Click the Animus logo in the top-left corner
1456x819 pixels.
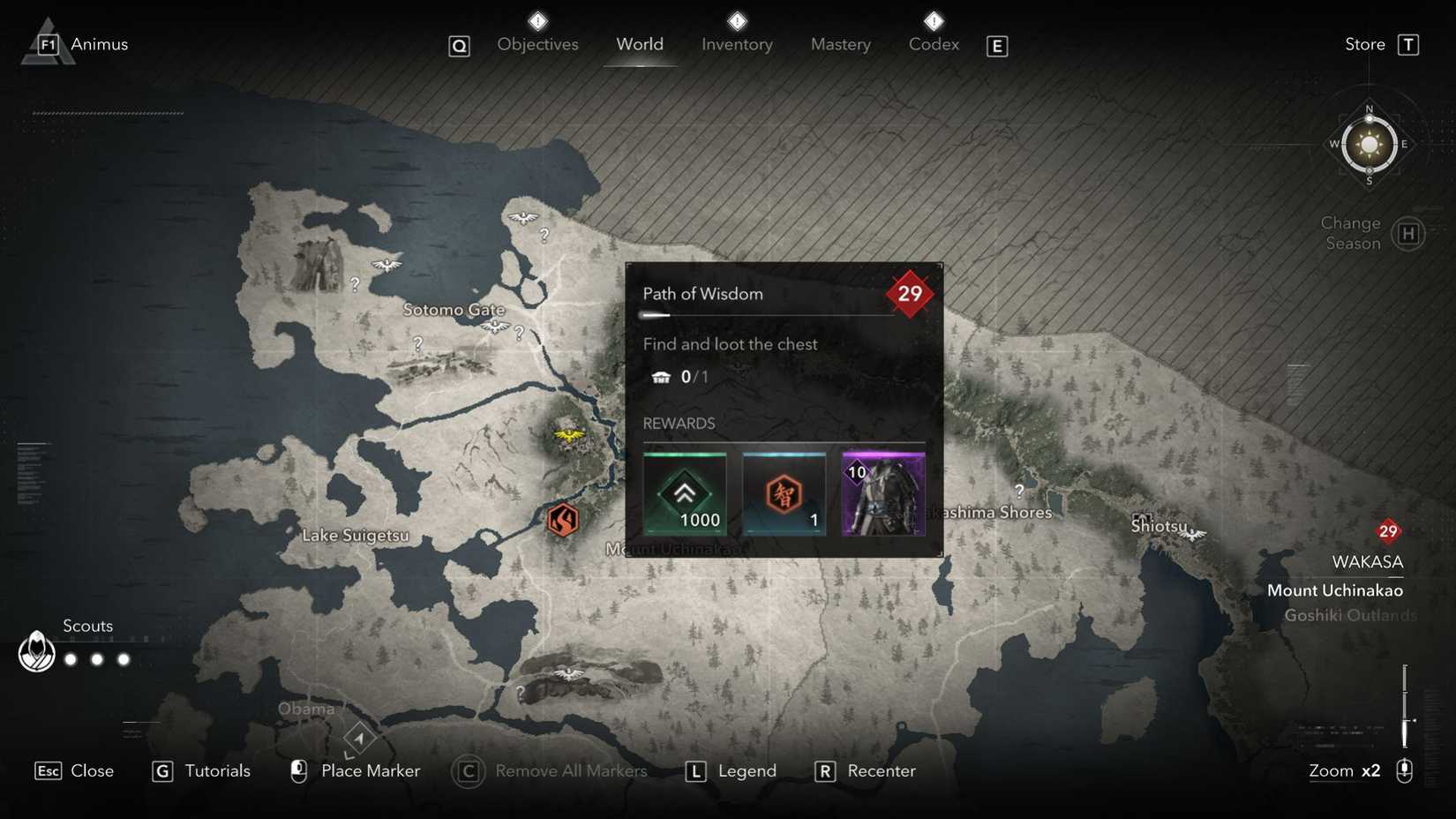click(x=49, y=40)
